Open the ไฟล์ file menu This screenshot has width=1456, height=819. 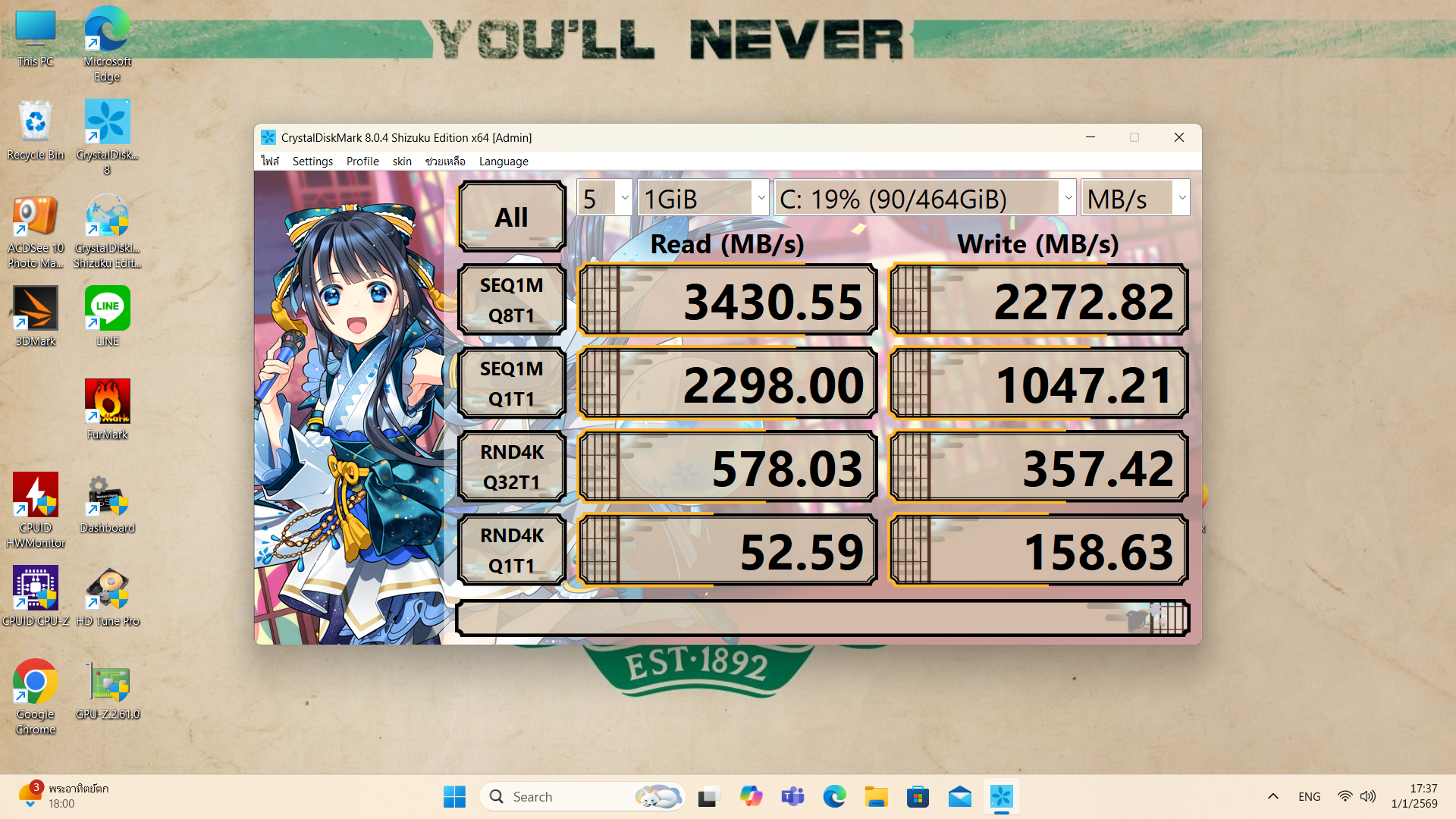tap(270, 162)
